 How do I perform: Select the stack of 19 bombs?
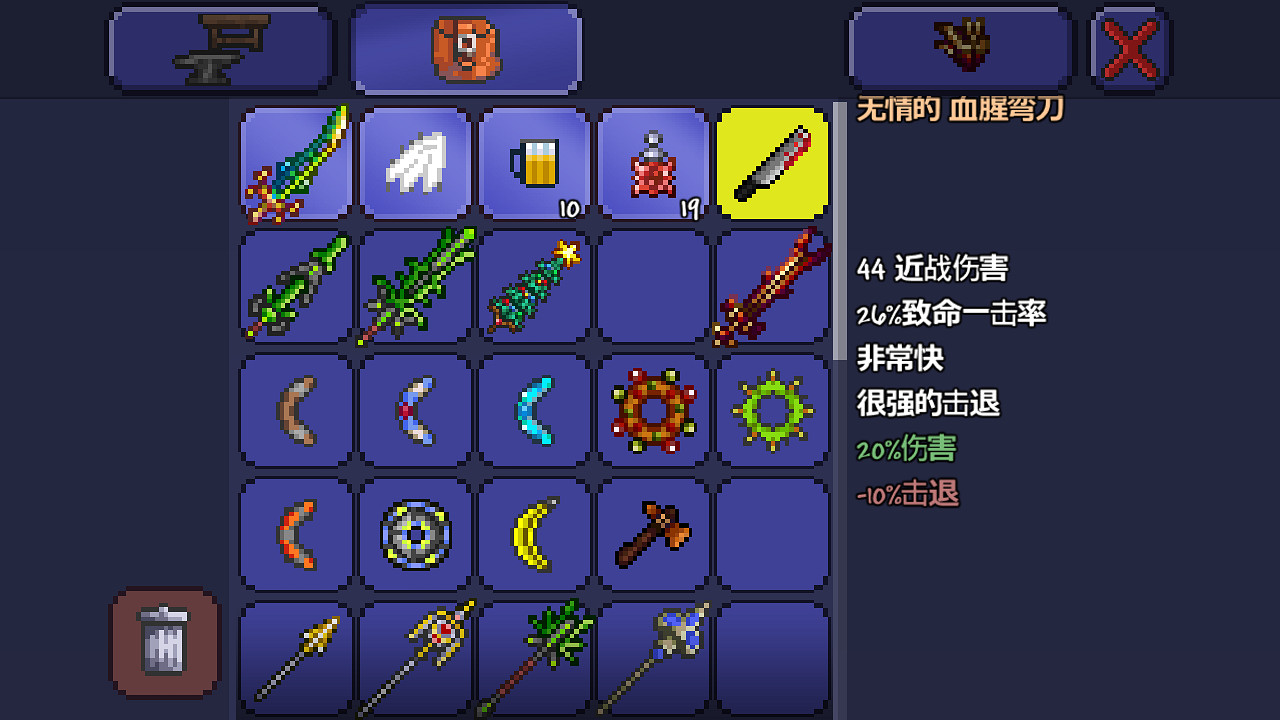pos(653,163)
